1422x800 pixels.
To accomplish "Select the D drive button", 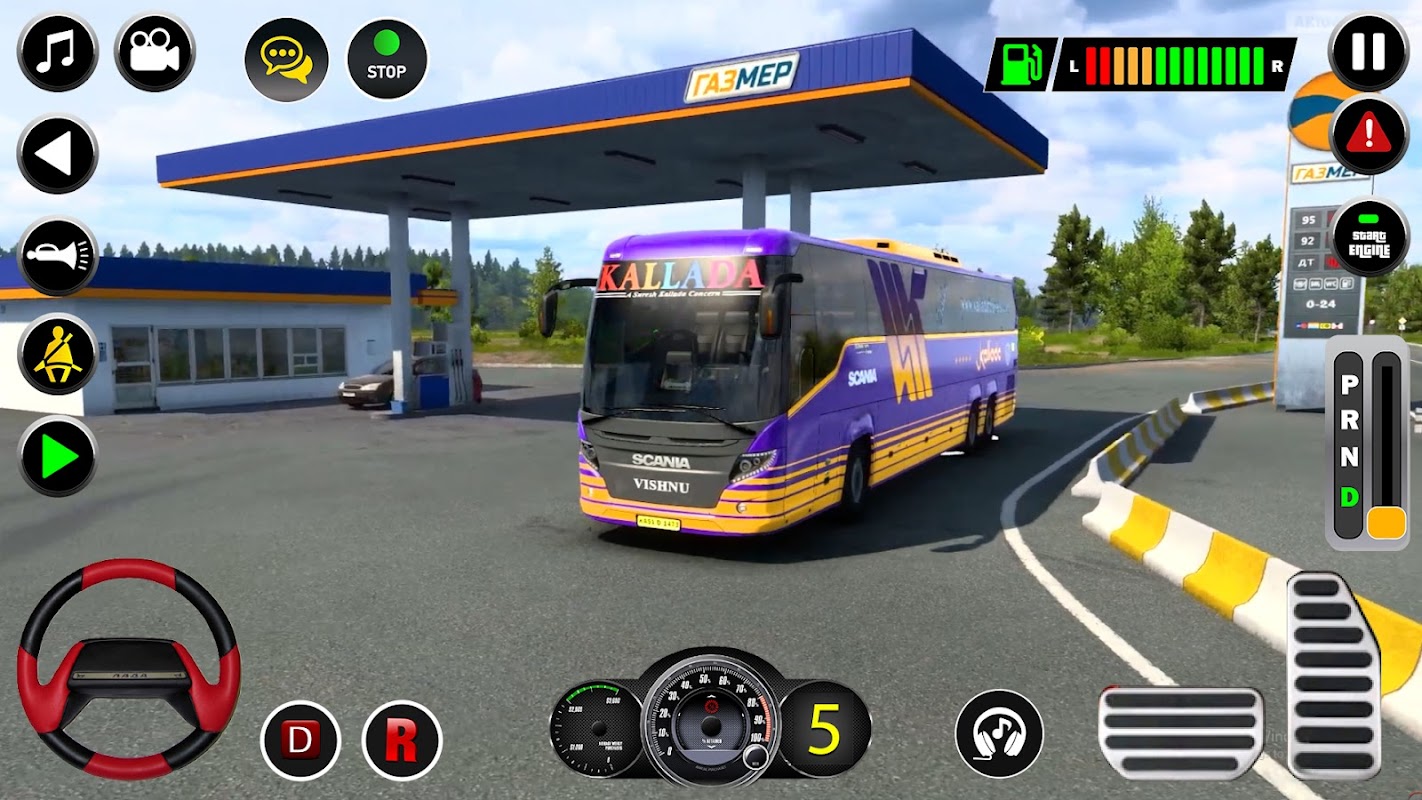I will coord(300,741).
